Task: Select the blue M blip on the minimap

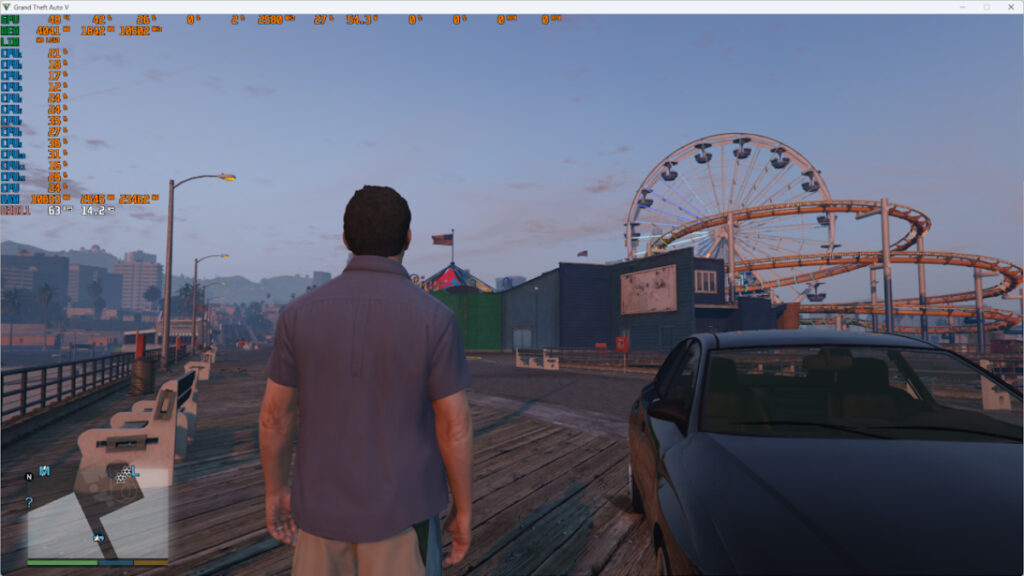Action: pos(44,470)
